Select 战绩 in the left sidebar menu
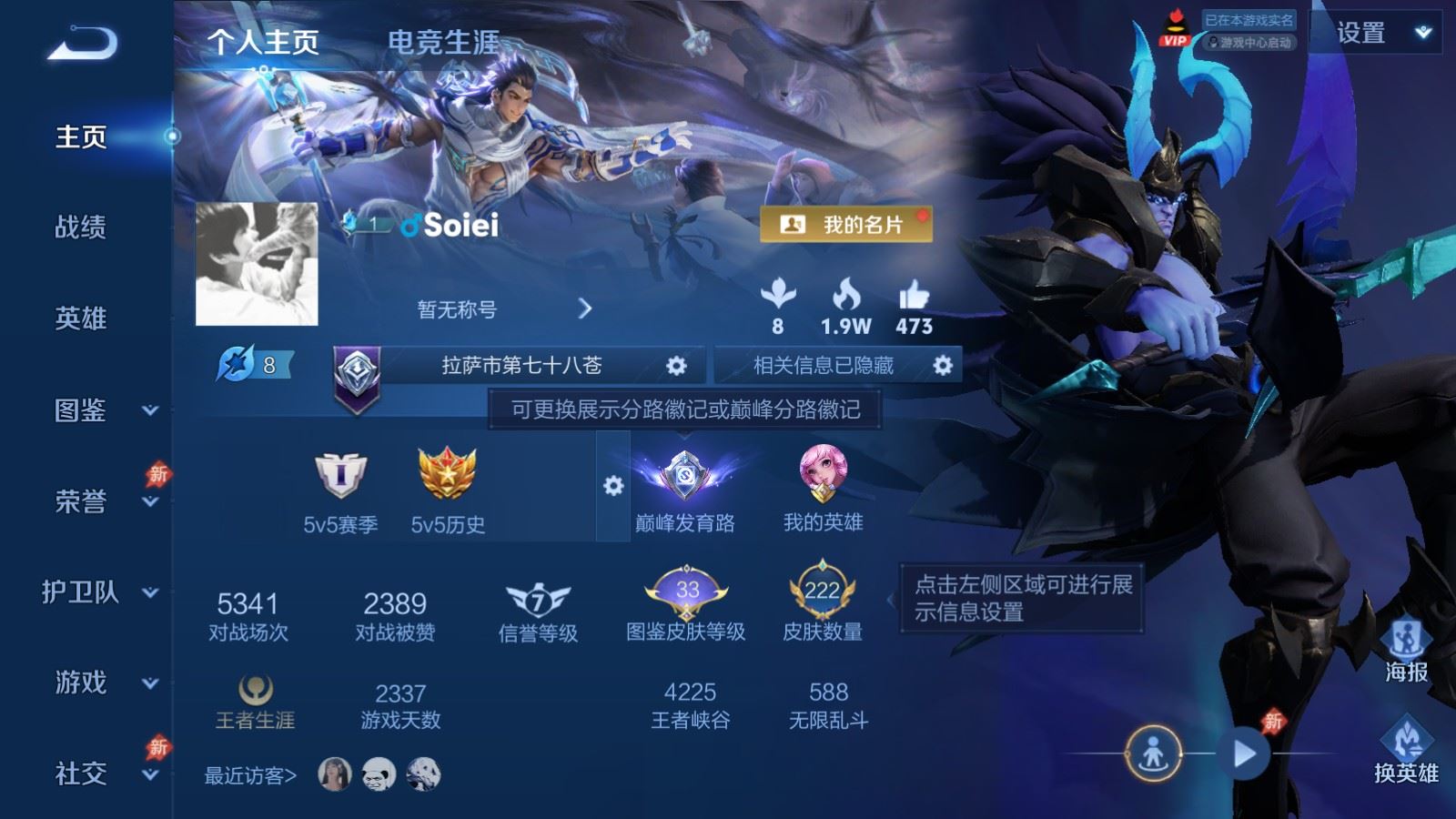 click(x=80, y=228)
